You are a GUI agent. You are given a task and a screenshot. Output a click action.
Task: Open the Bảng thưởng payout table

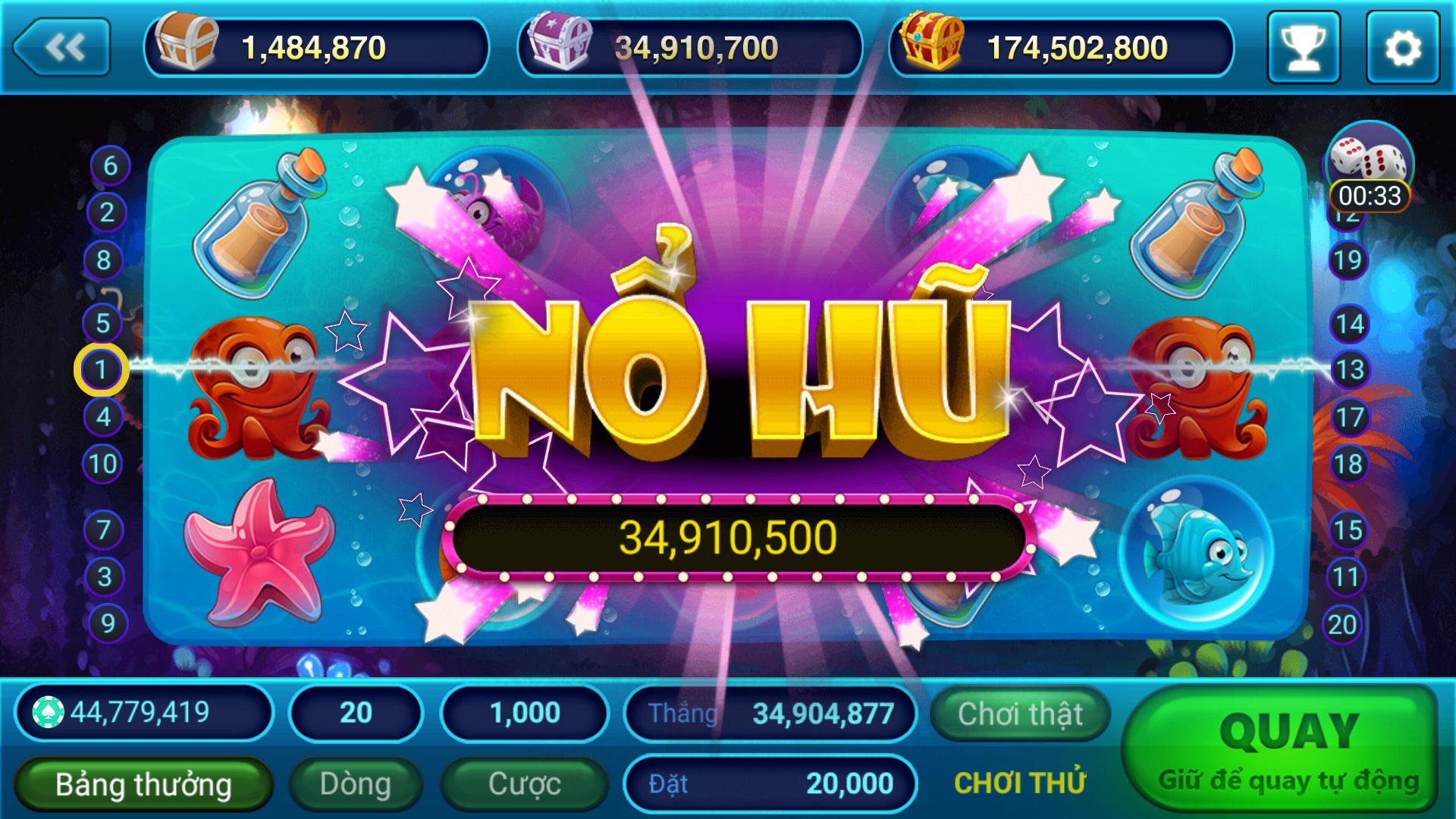click(x=144, y=783)
